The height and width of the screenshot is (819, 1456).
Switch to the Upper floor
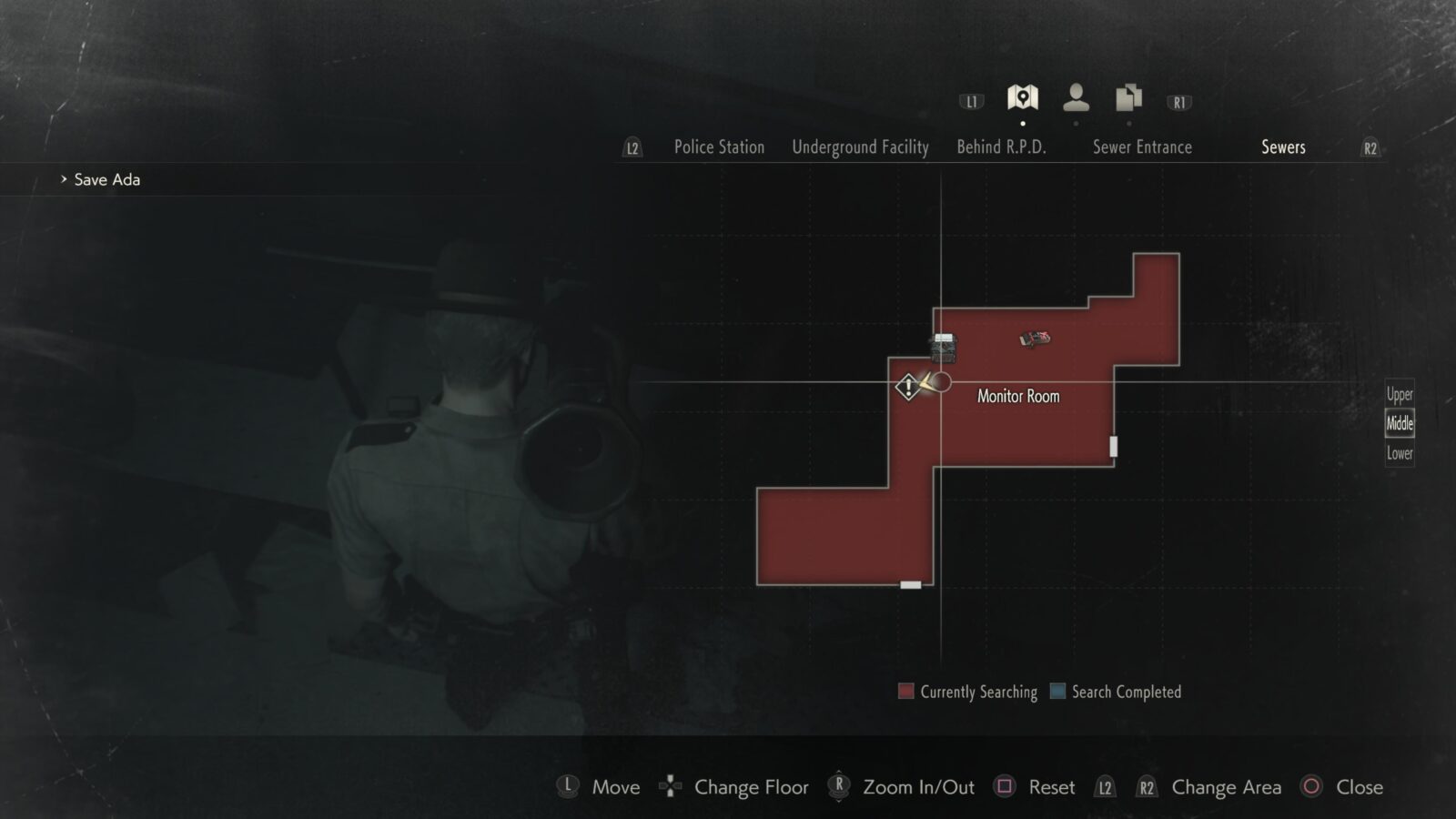click(x=1399, y=394)
